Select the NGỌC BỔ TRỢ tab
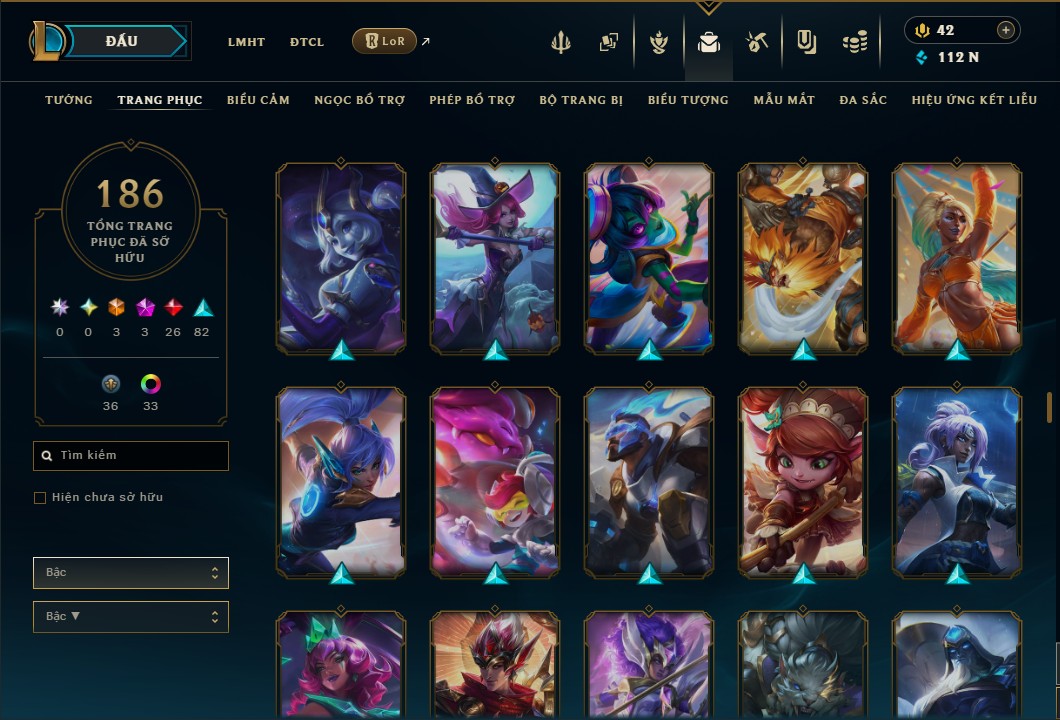 coord(359,100)
